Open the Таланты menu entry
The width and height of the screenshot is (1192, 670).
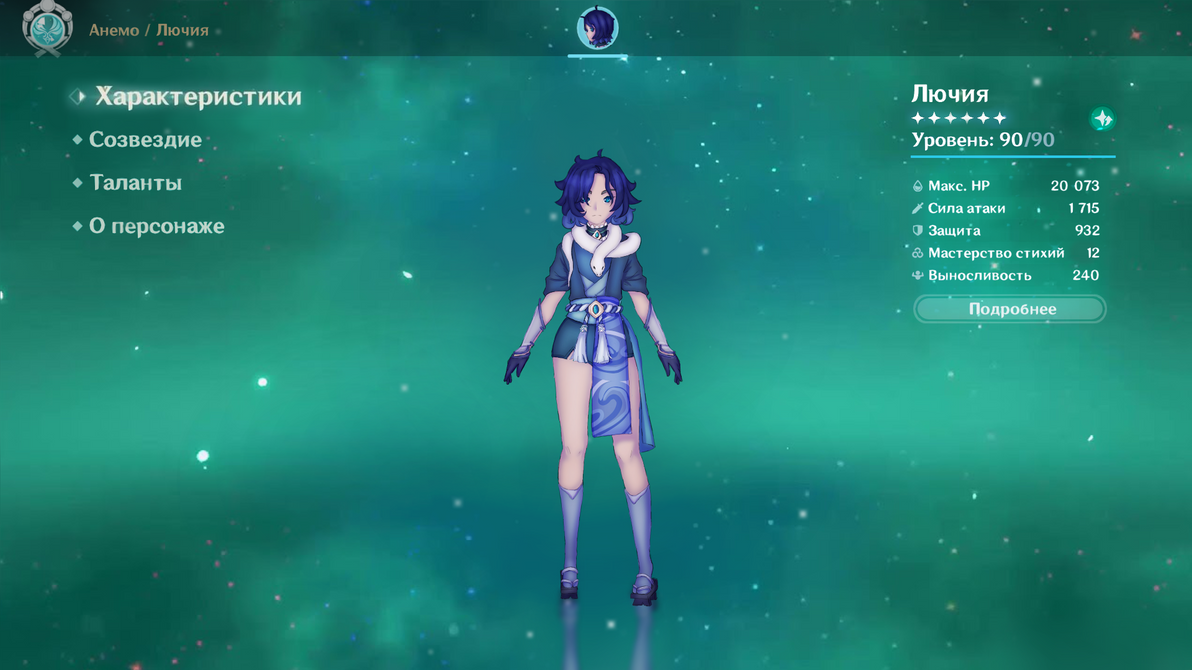135,183
